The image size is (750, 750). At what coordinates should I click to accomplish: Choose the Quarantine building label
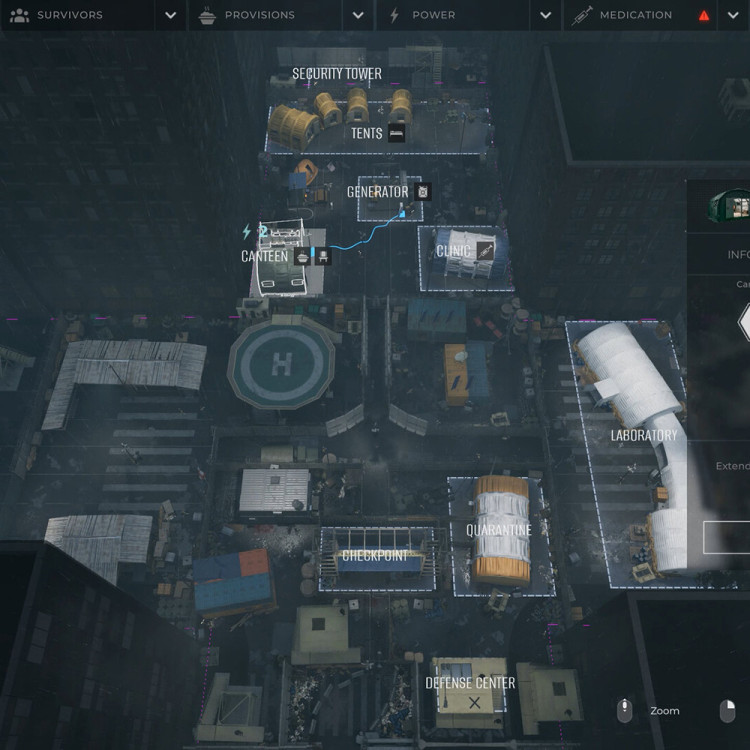498,530
